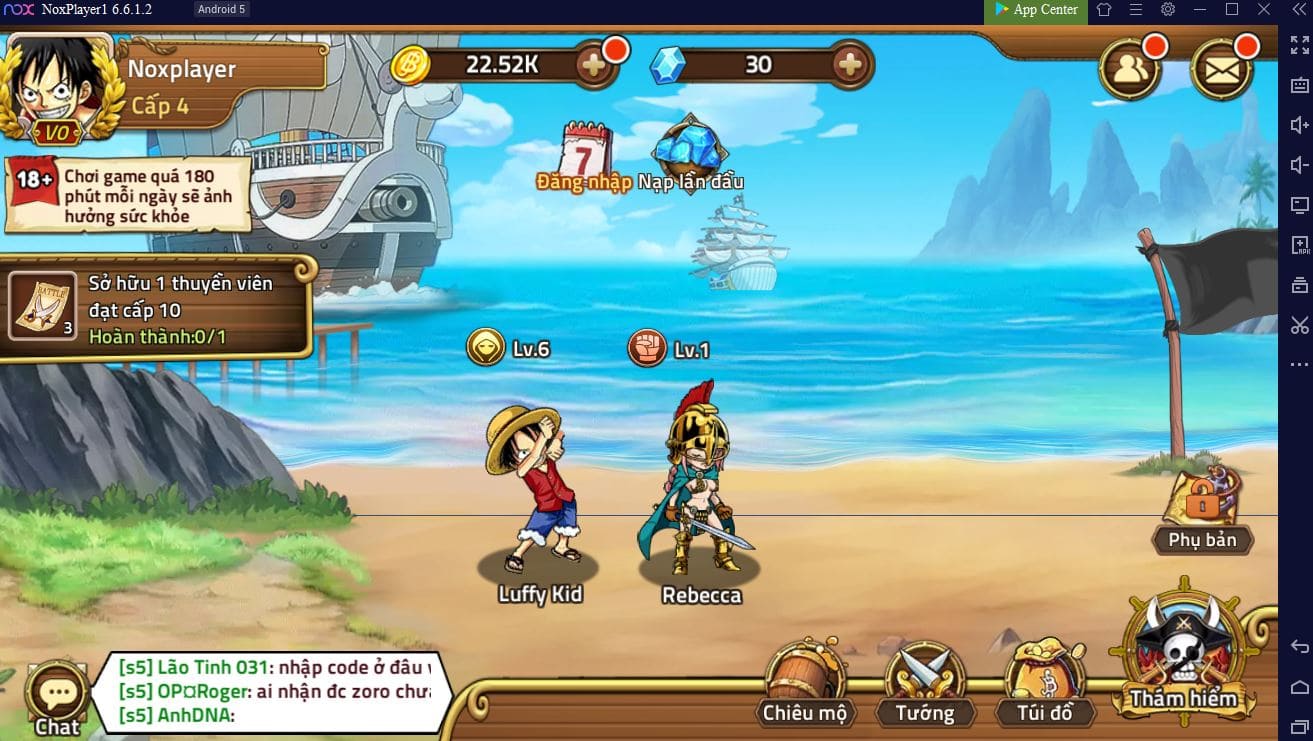Open the NoxPlayer App Center

pyautogui.click(x=1035, y=10)
